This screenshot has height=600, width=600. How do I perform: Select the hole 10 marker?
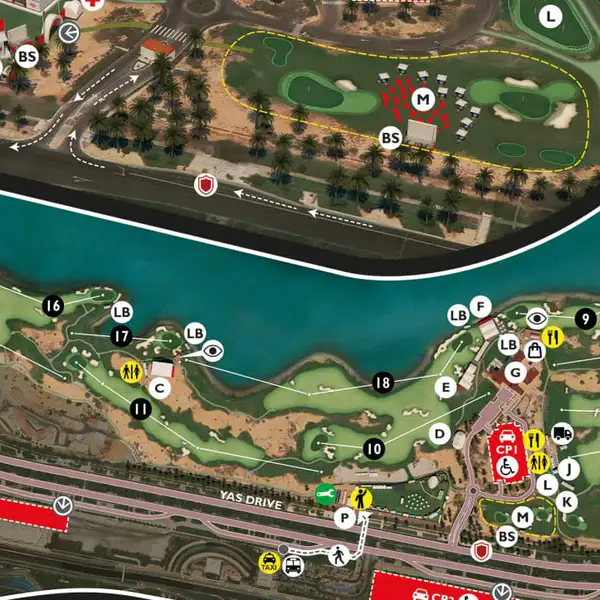point(374,448)
